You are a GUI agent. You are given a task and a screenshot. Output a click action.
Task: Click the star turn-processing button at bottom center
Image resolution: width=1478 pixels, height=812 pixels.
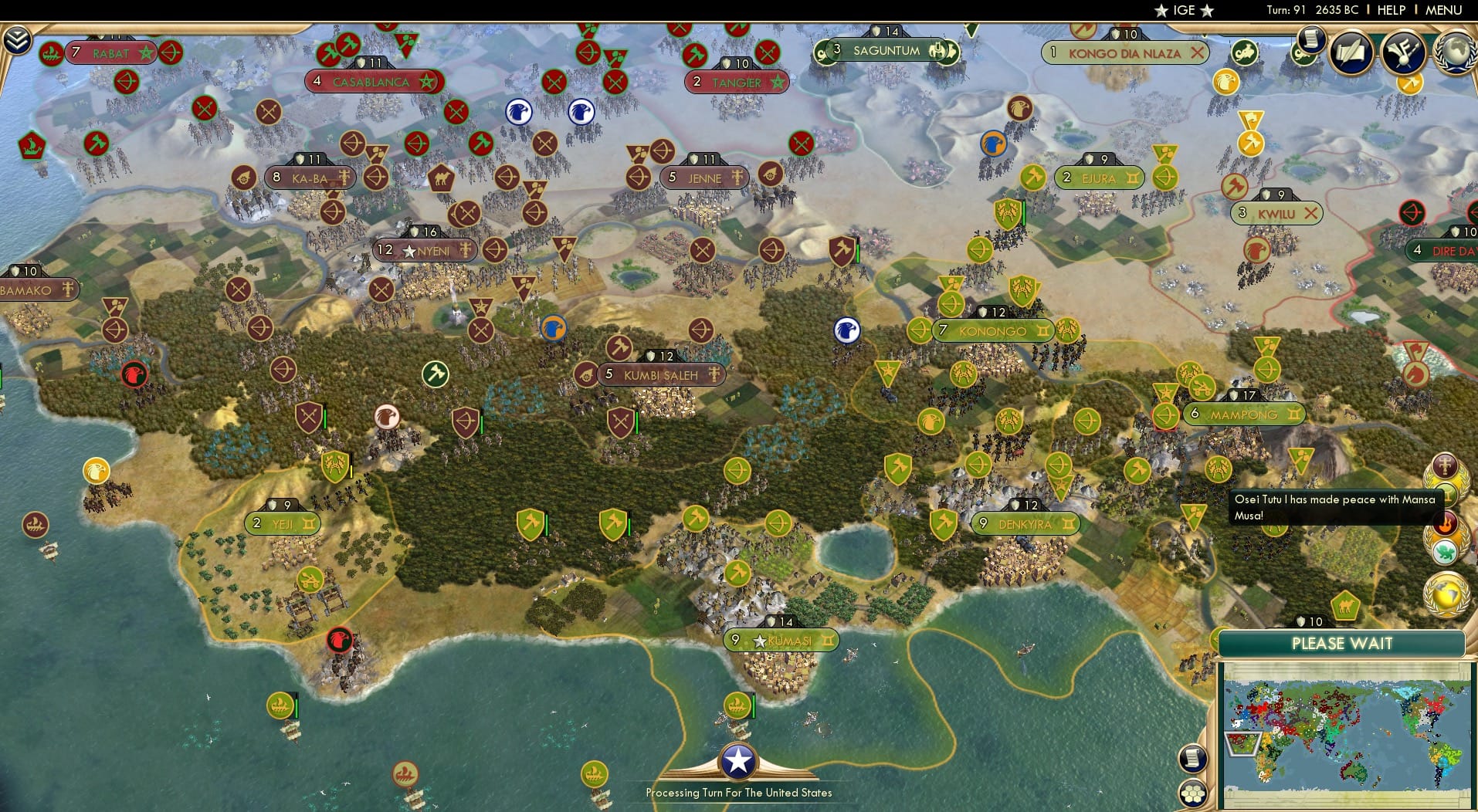pyautogui.click(x=739, y=760)
